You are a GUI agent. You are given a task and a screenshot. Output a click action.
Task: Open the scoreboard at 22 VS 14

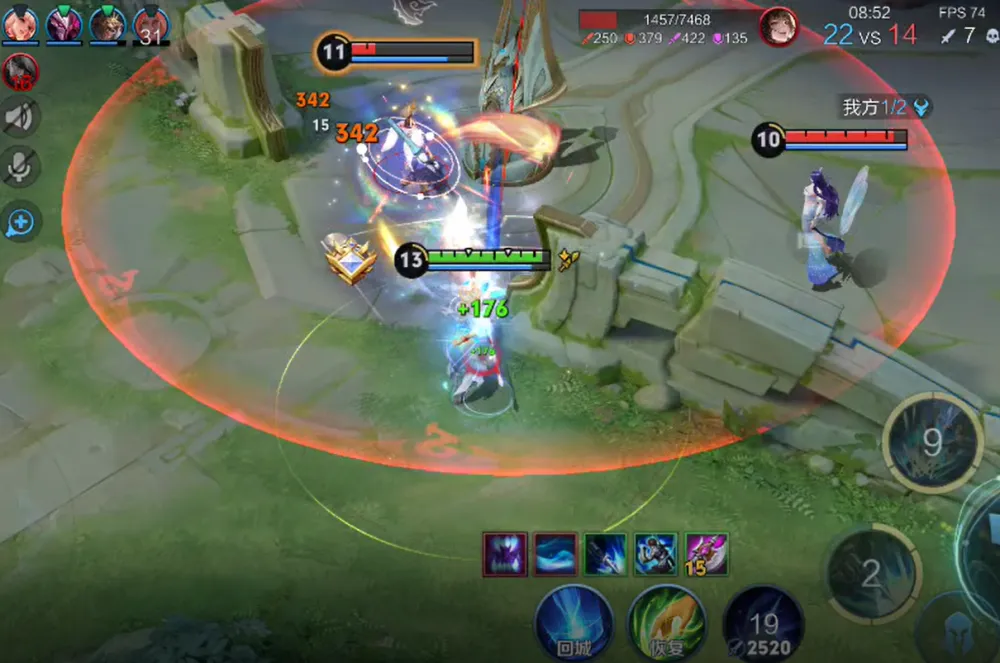[x=870, y=35]
